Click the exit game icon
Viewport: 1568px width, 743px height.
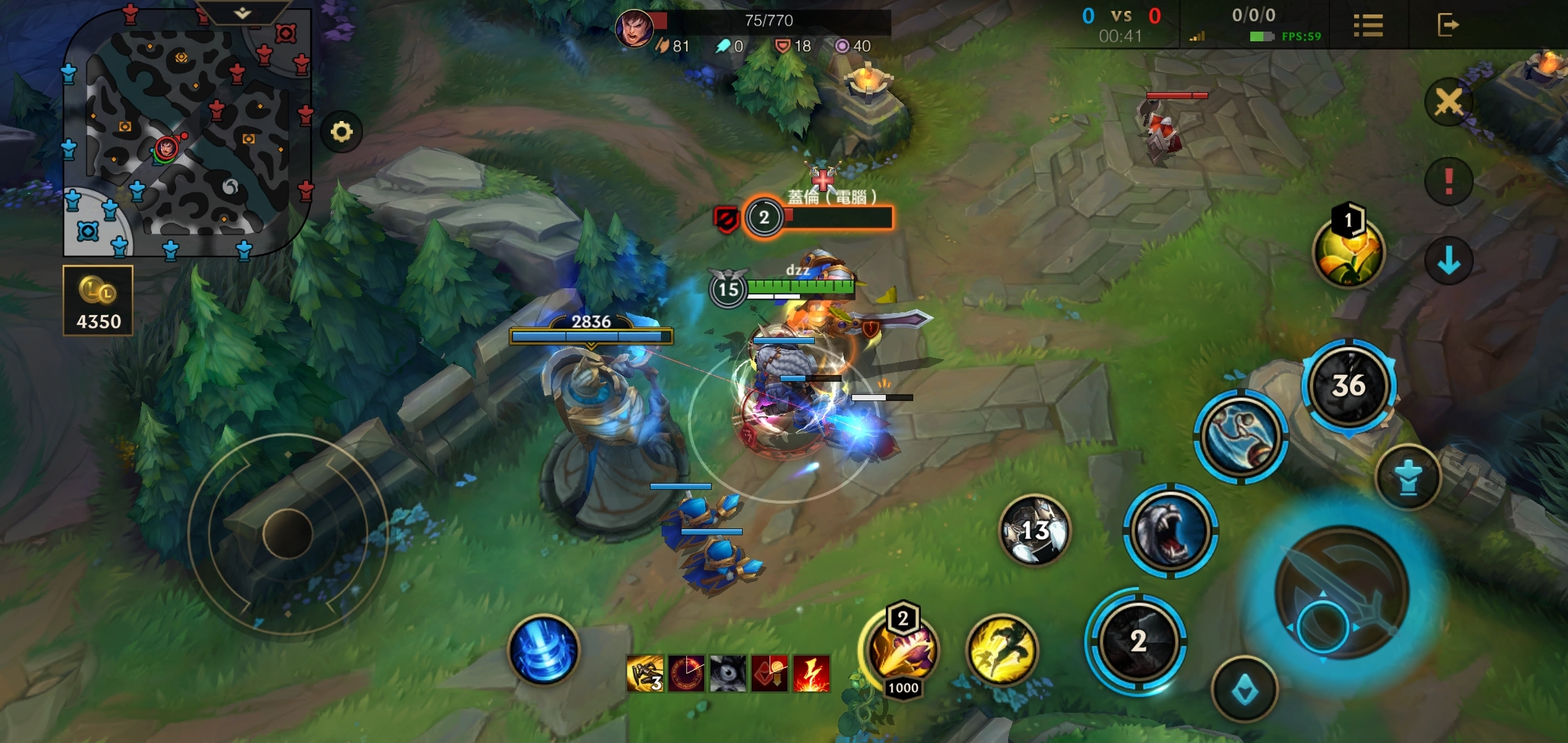coord(1448,25)
